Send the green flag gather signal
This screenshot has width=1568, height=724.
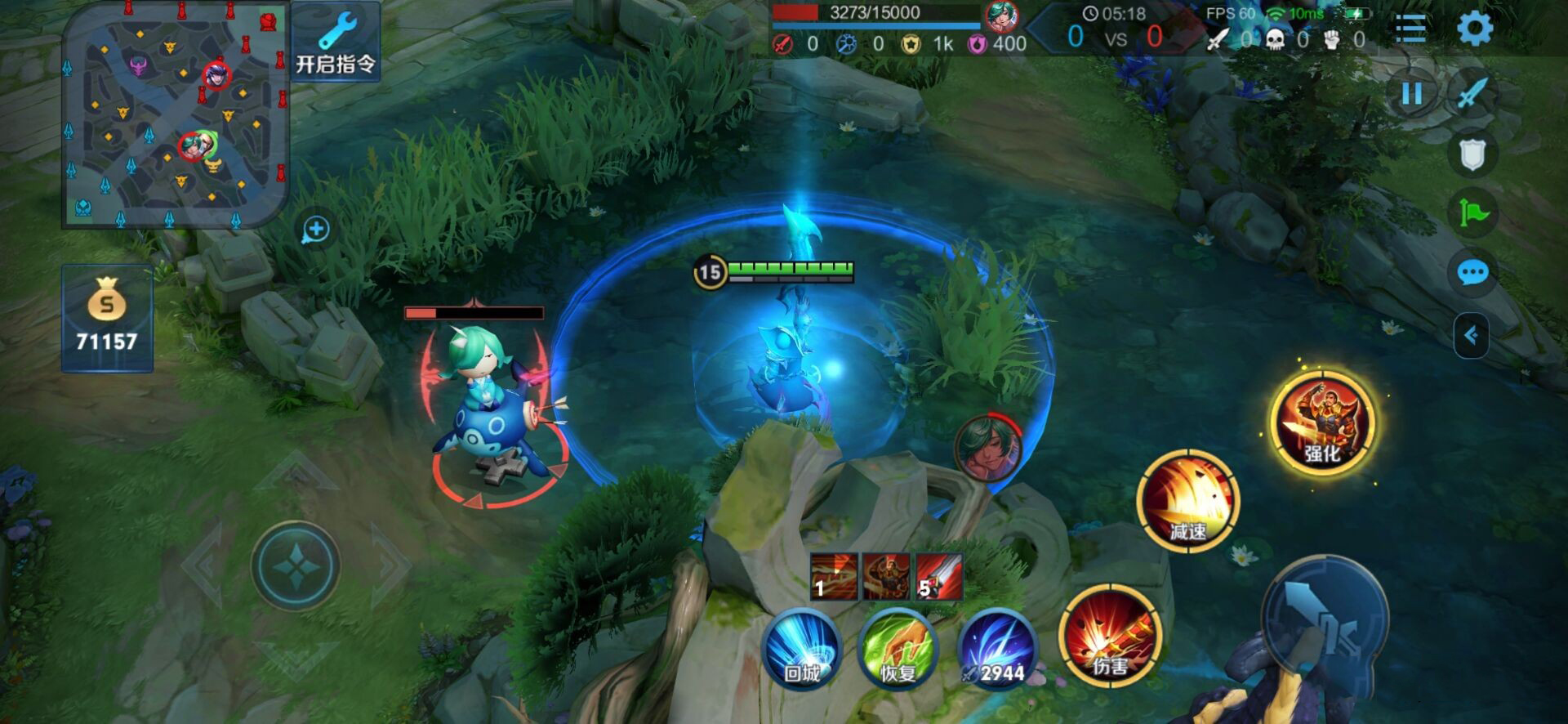point(1472,213)
